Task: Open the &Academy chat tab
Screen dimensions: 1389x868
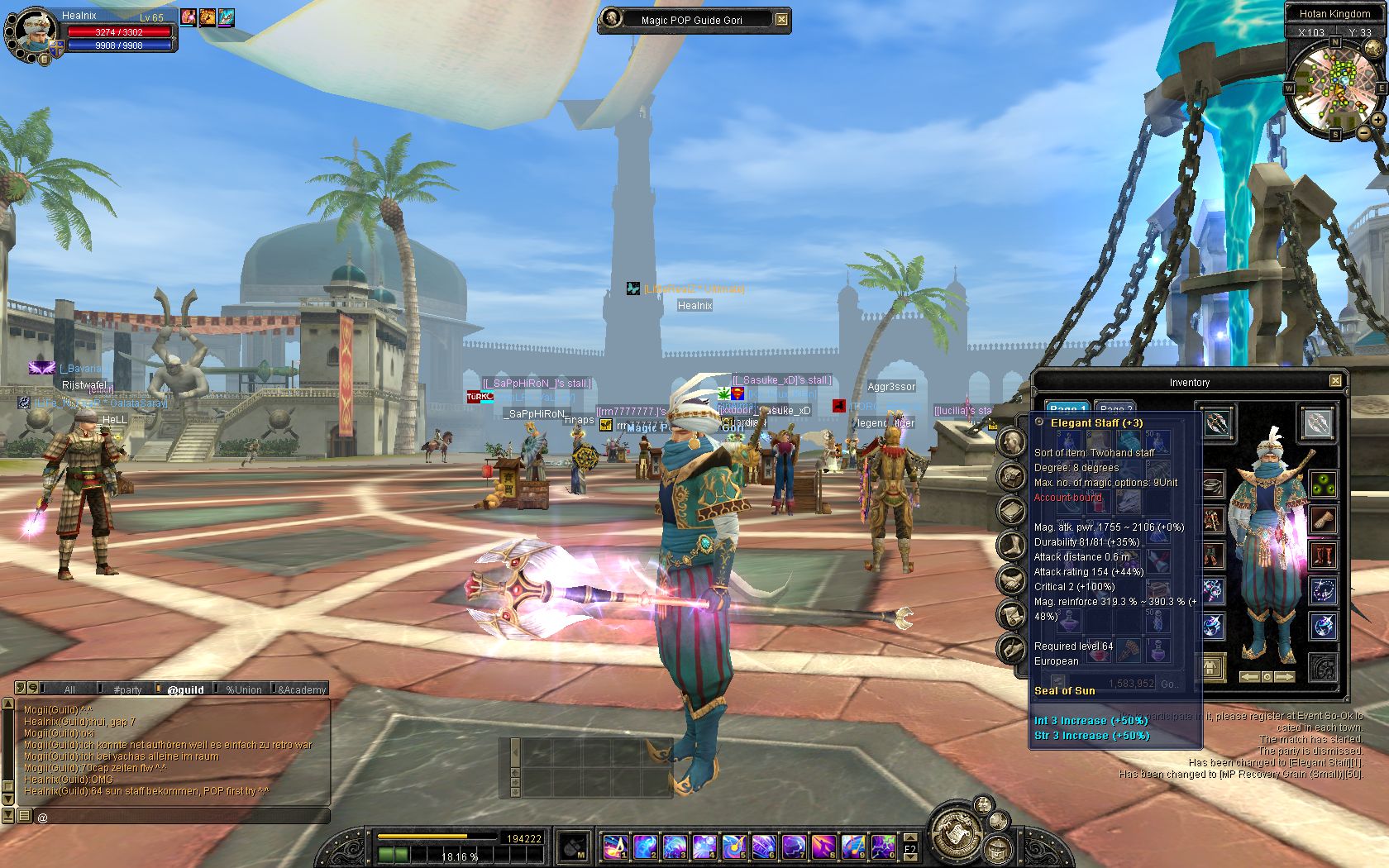Action: (302, 689)
